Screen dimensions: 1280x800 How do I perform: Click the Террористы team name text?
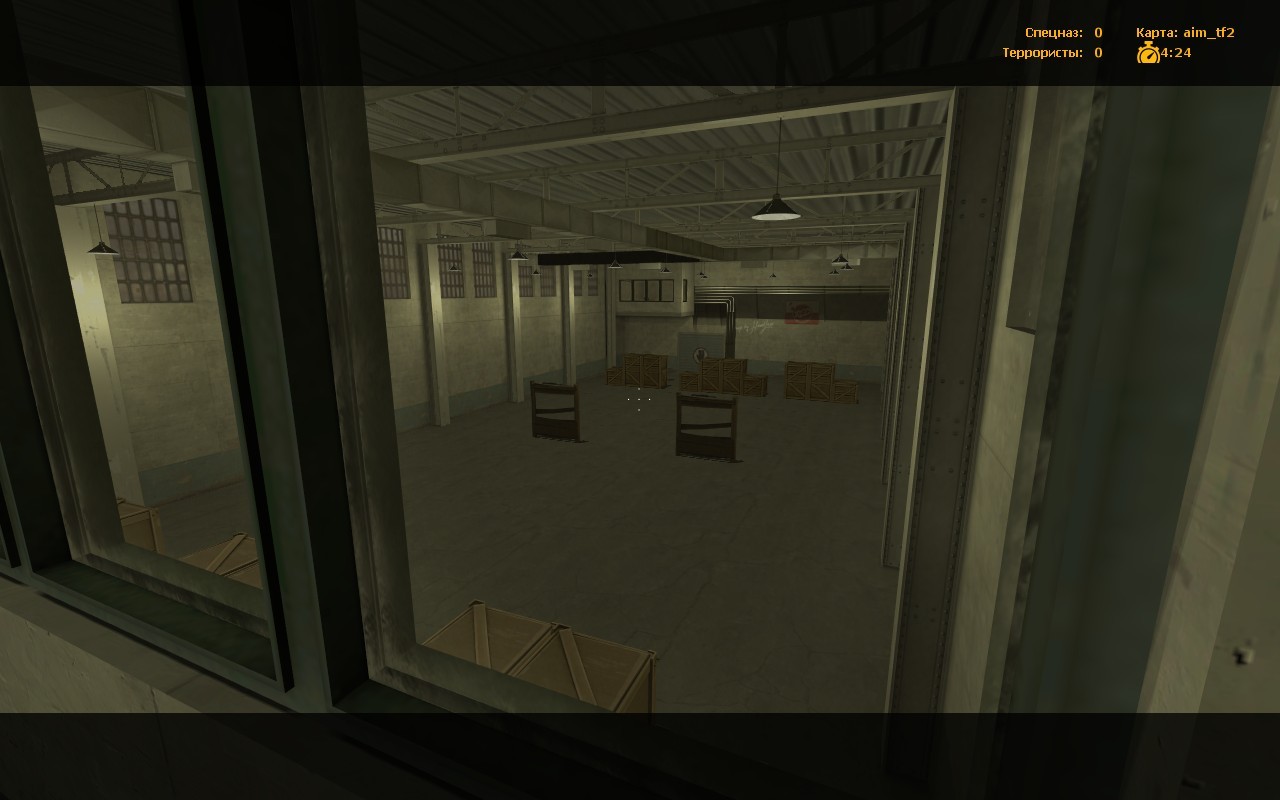[1046, 52]
